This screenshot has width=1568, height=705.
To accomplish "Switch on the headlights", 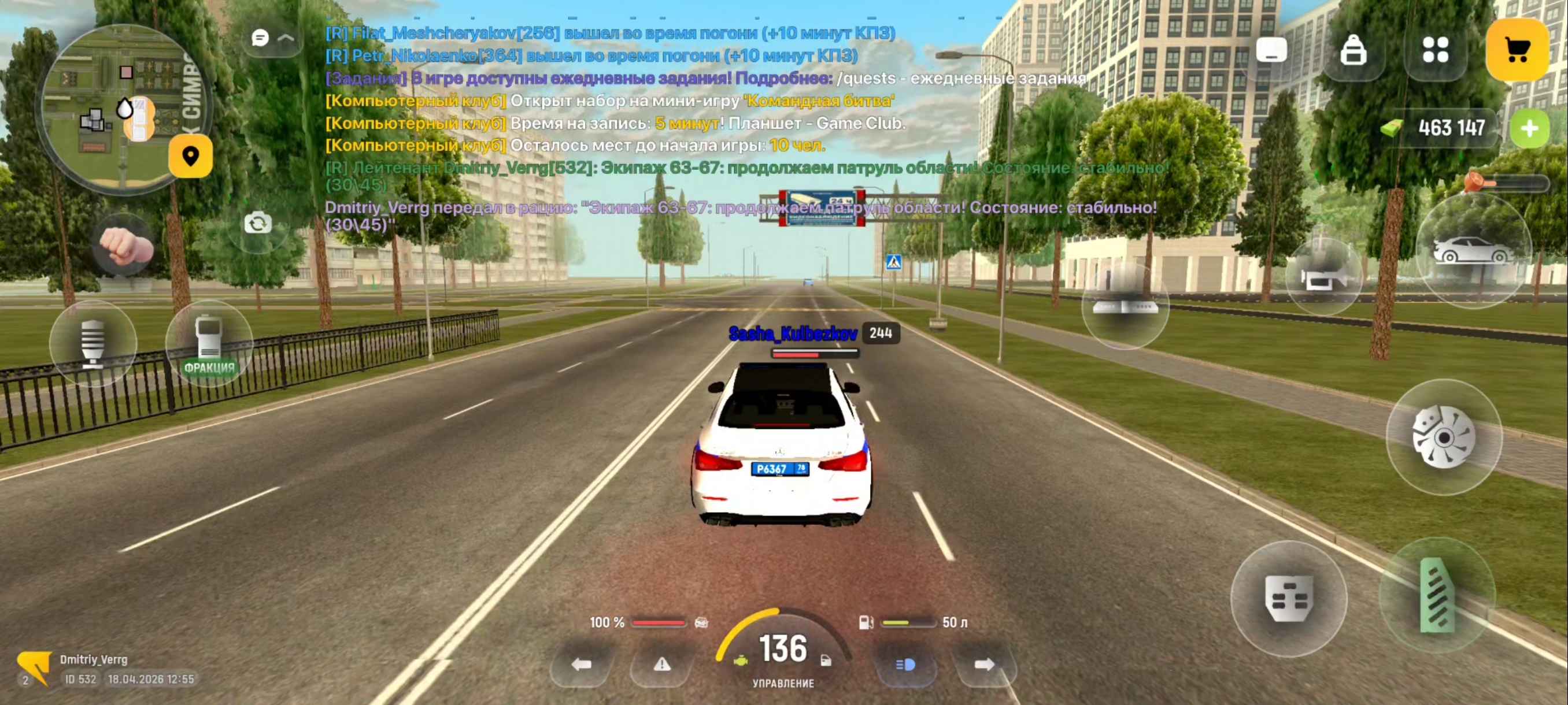I will (905, 664).
